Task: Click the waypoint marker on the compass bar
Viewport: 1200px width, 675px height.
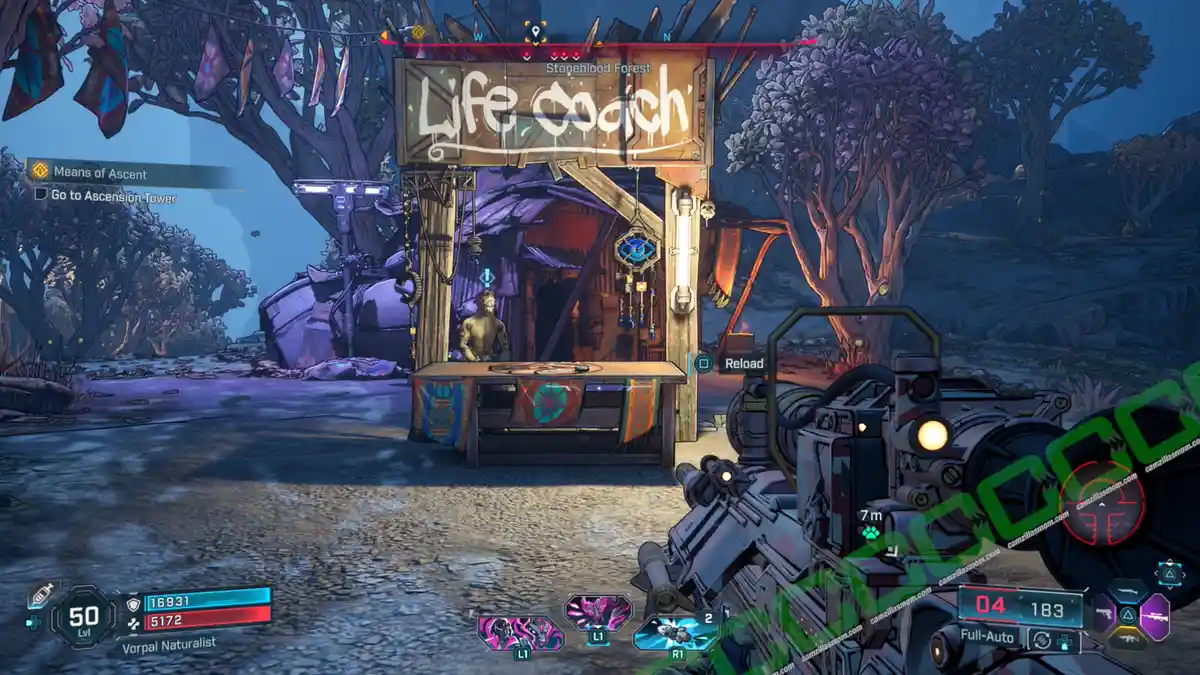Action: [536, 34]
